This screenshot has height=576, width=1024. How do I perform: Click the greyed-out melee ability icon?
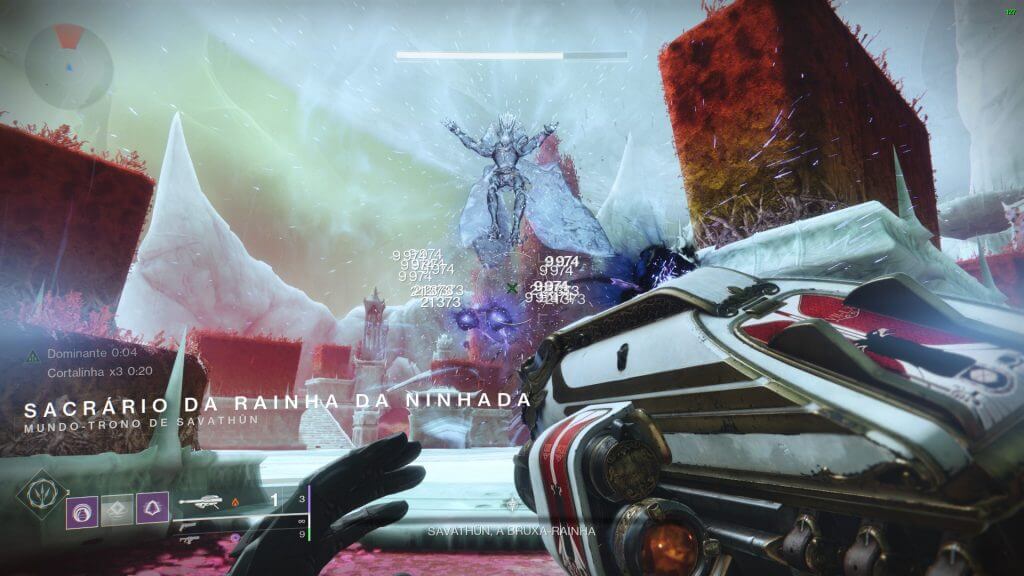click(x=117, y=511)
